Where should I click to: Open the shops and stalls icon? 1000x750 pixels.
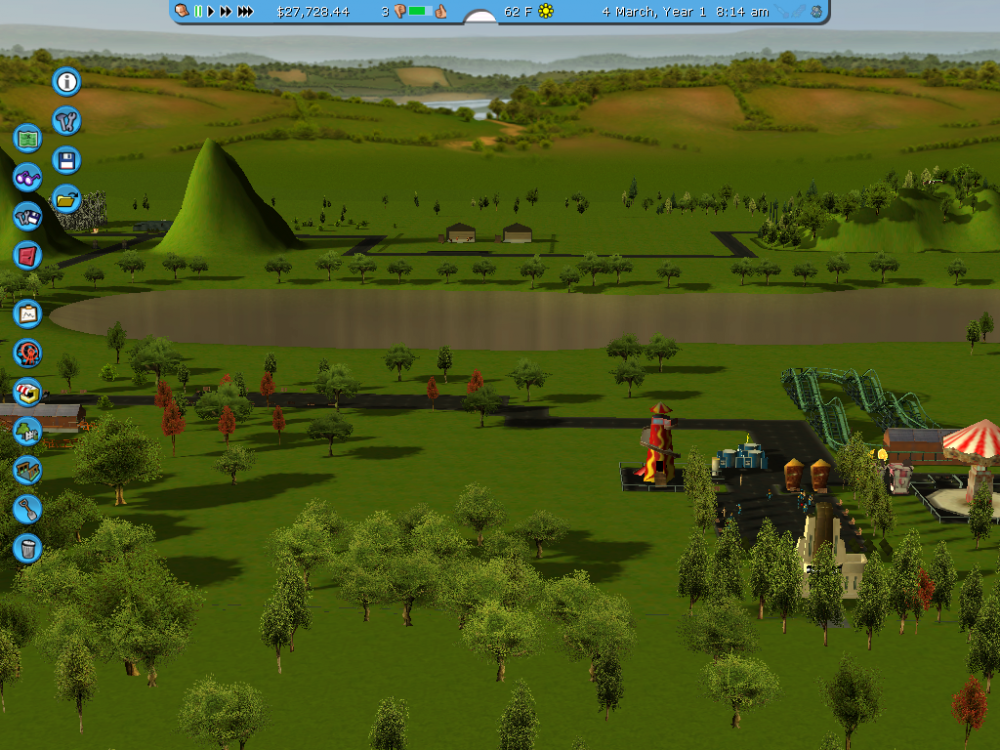click(27, 392)
